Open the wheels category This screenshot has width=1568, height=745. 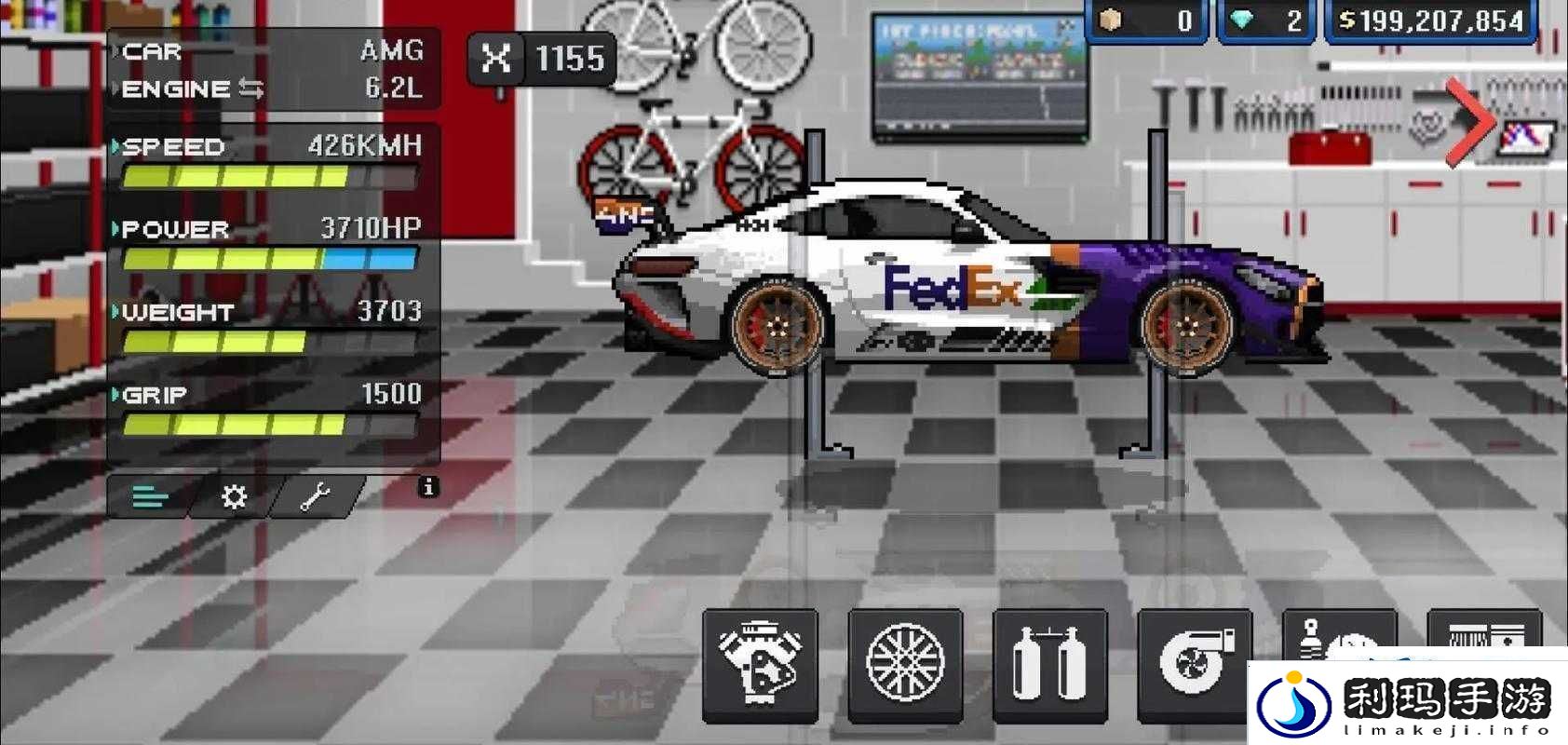pos(905,664)
